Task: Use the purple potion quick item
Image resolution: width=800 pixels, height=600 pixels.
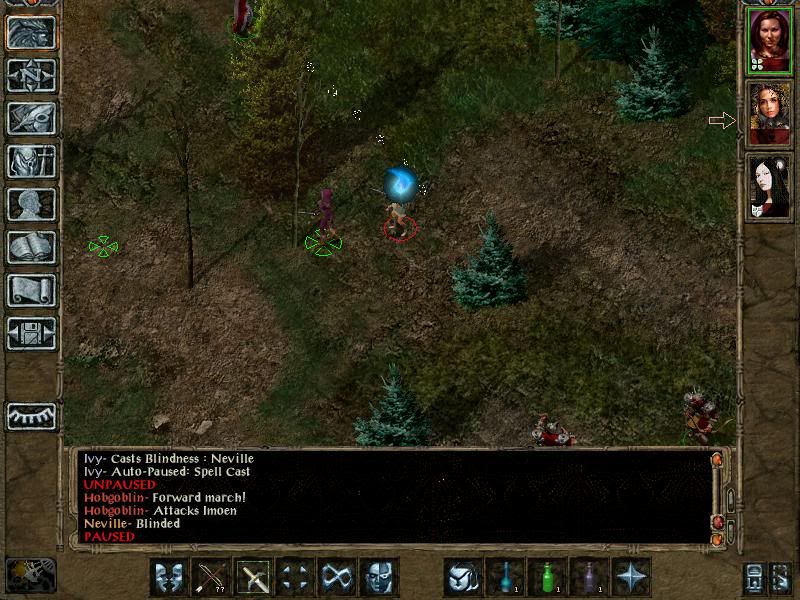Action: point(589,577)
